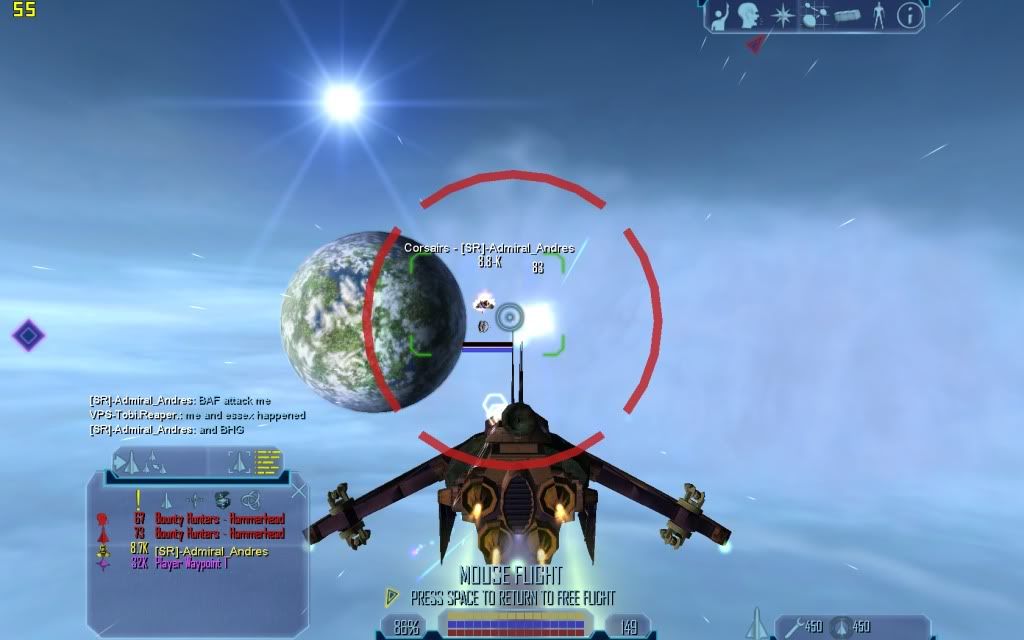This screenshot has width=1024, height=640.
Task: Switch to multi-ship contact list tab
Action: click(x=140, y=462)
